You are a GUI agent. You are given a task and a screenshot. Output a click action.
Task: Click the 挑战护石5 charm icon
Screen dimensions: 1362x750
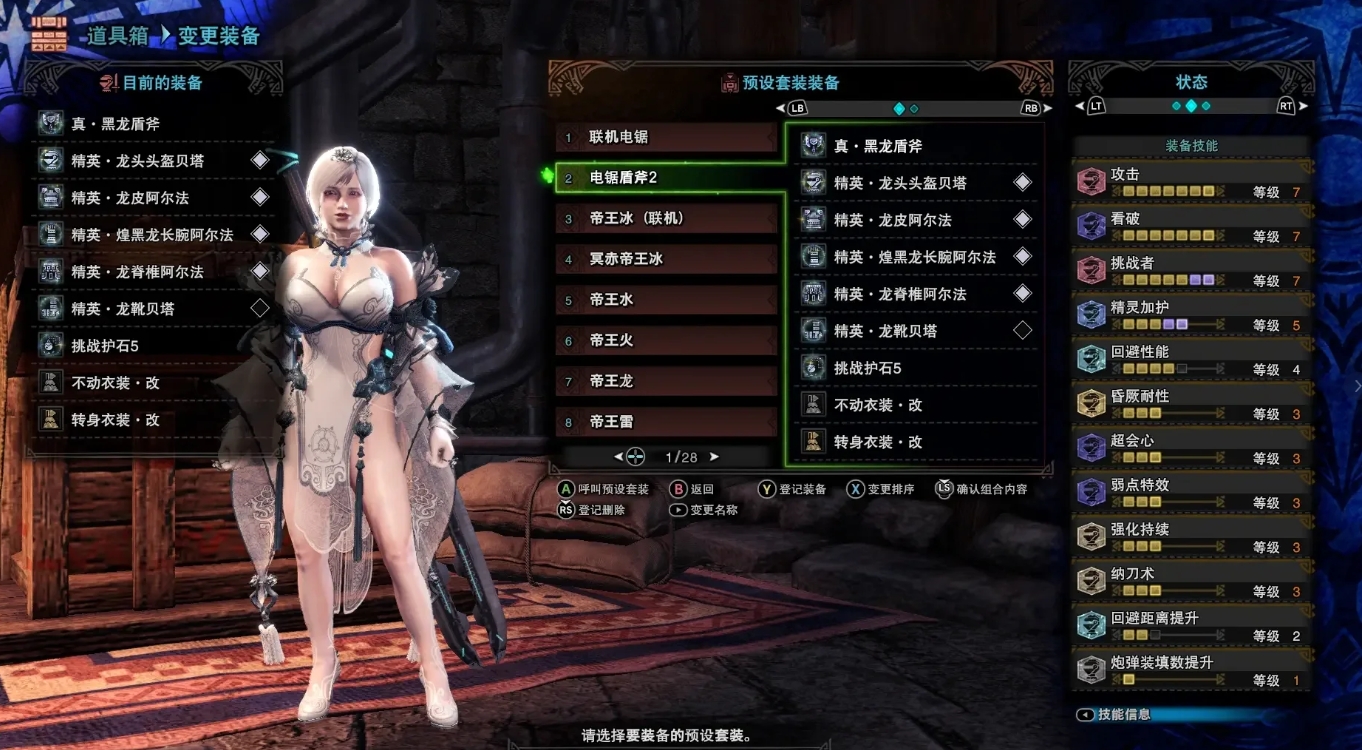click(812, 367)
